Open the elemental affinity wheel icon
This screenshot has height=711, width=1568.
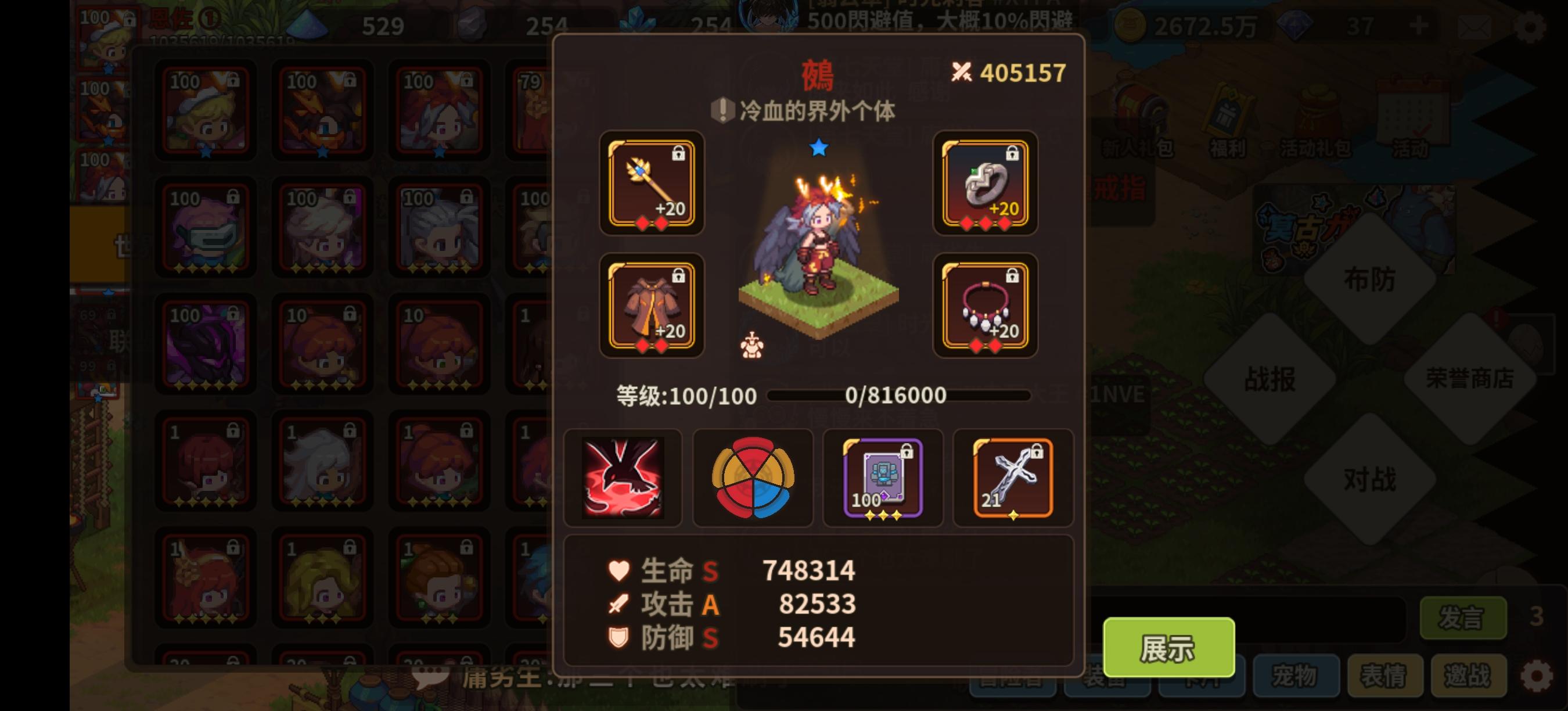[x=753, y=478]
